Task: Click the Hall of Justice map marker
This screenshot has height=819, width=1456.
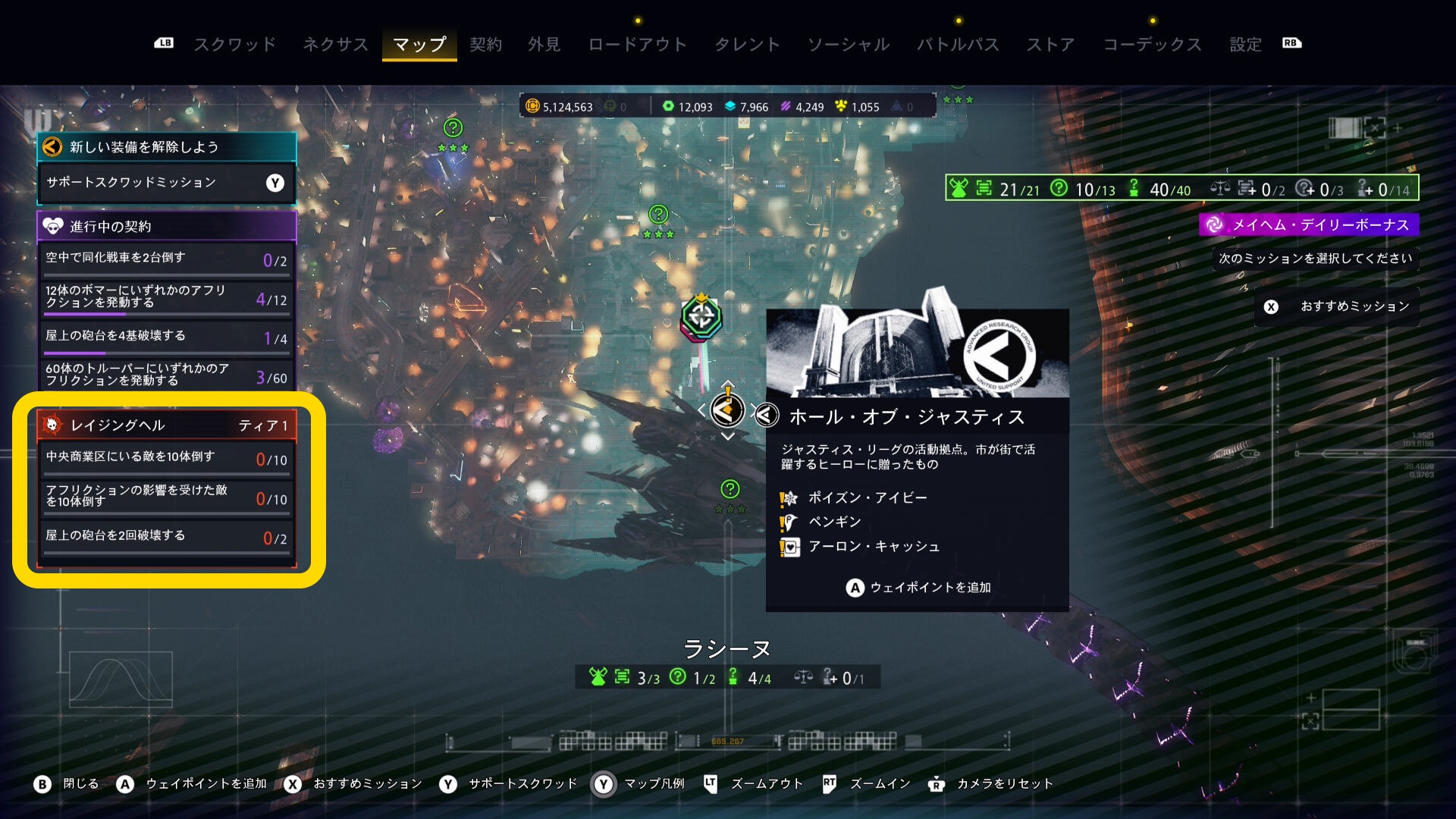Action: point(727,410)
